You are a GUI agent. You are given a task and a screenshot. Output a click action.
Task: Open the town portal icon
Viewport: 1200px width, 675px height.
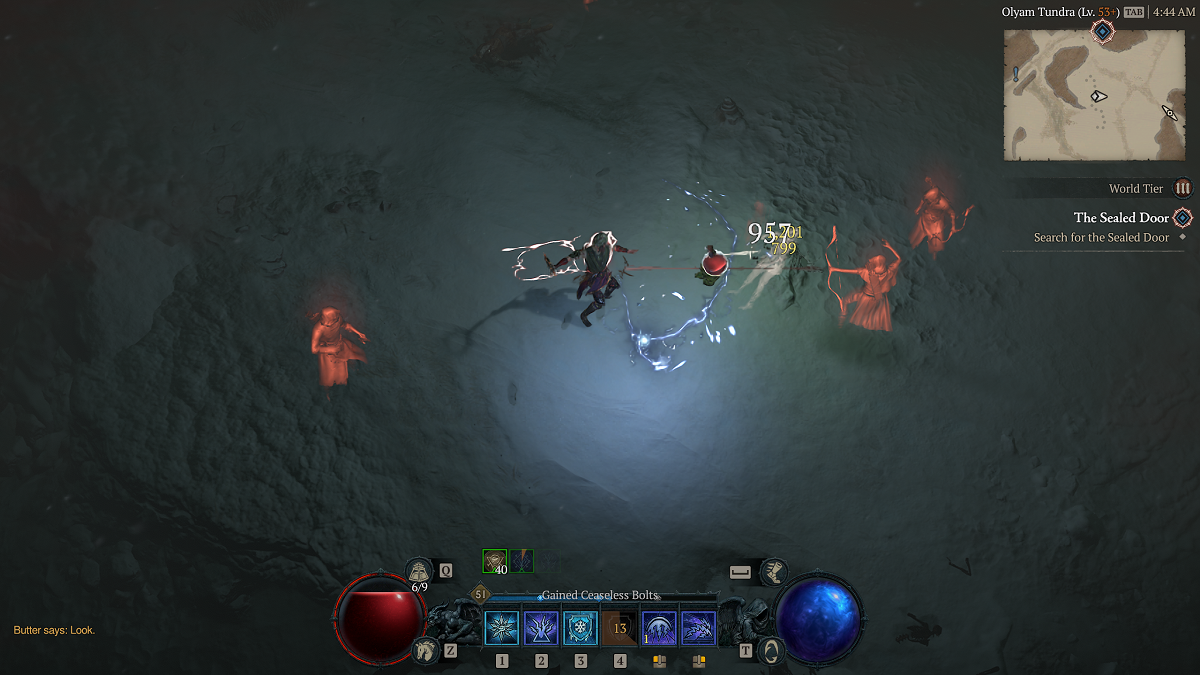pos(771,649)
